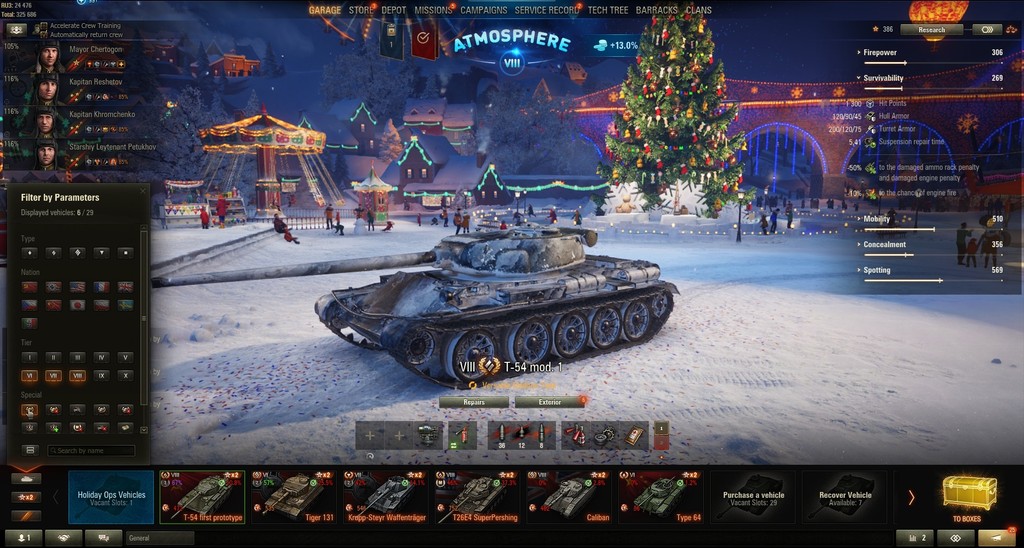1024x548 pixels.
Task: Open the Service Record
Action: coord(547,10)
